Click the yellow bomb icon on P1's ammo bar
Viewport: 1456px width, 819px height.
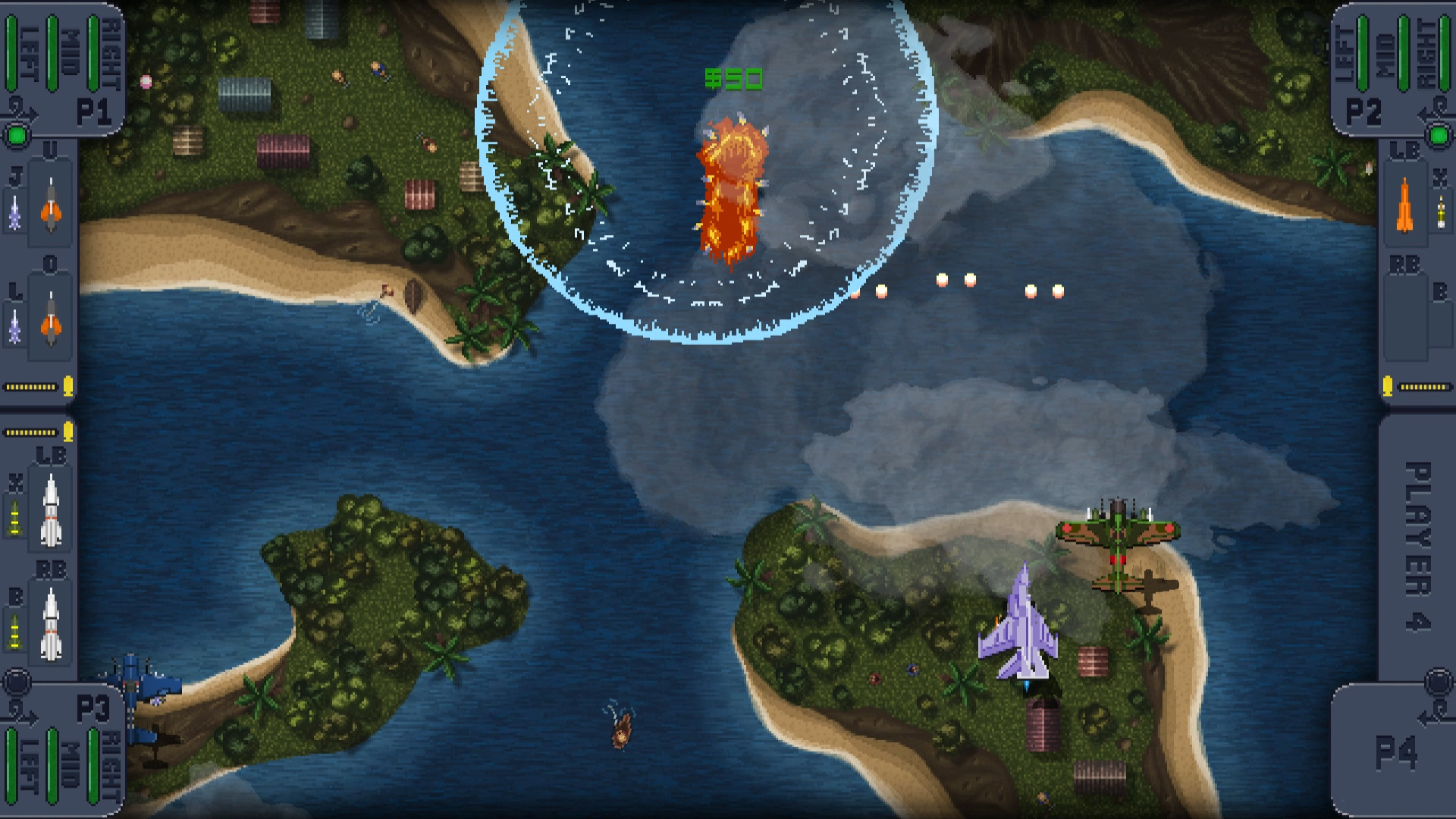(68, 387)
